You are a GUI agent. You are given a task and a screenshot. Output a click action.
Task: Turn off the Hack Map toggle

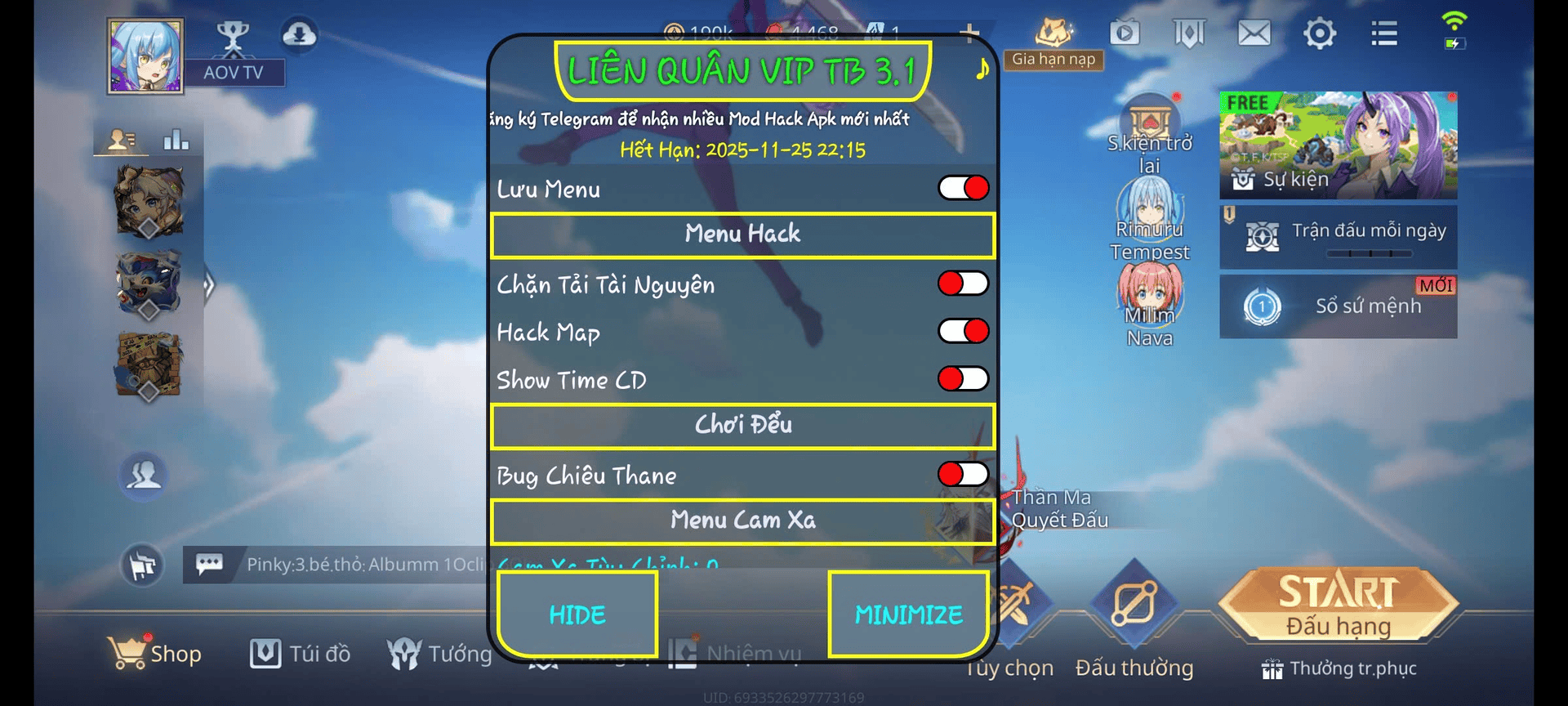point(962,332)
